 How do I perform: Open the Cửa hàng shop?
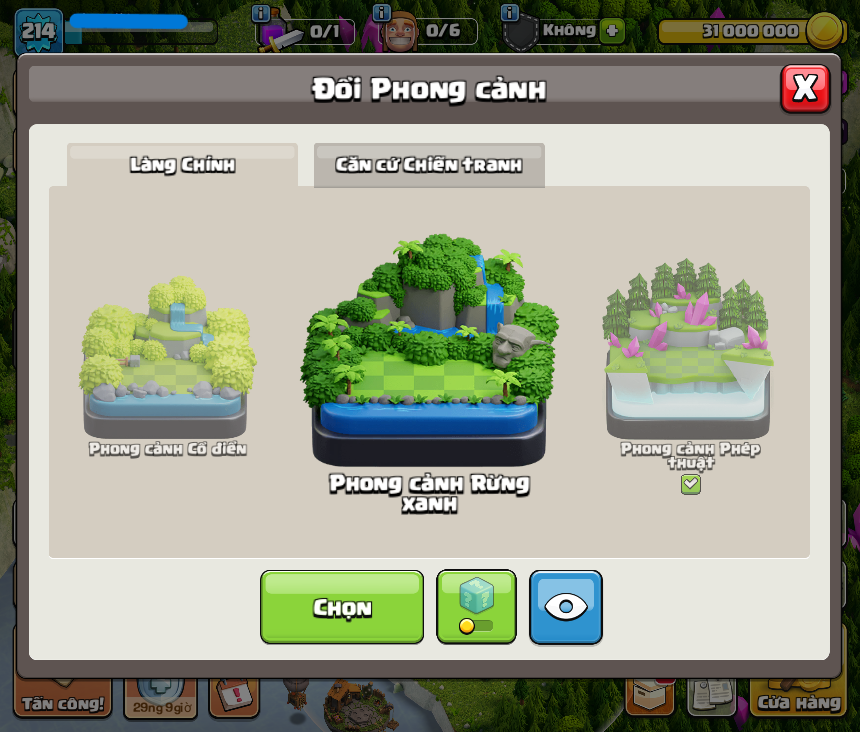tap(799, 700)
